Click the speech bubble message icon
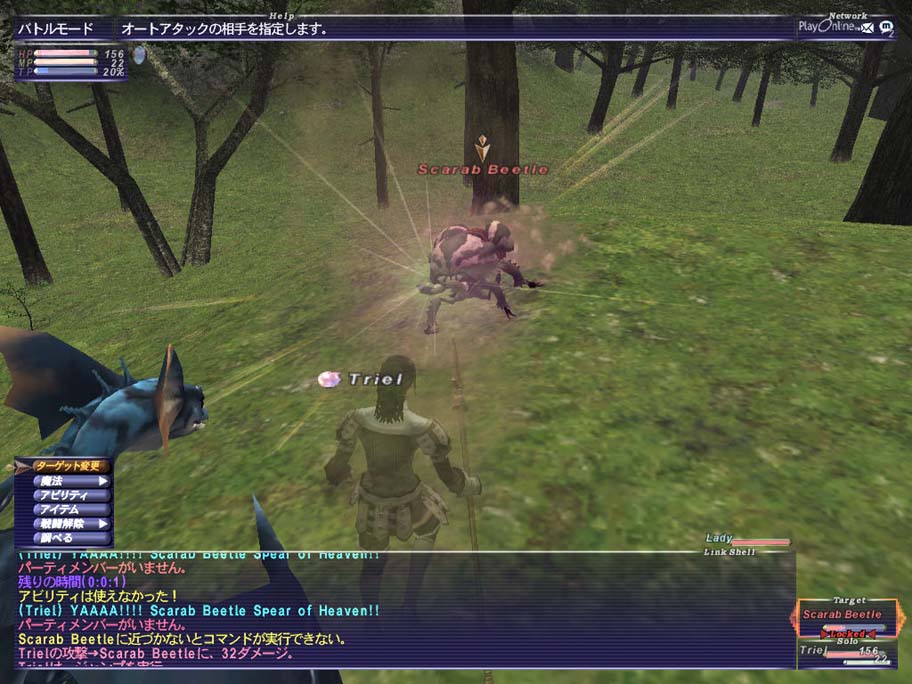Viewport: 912px width, 684px height. [x=884, y=28]
